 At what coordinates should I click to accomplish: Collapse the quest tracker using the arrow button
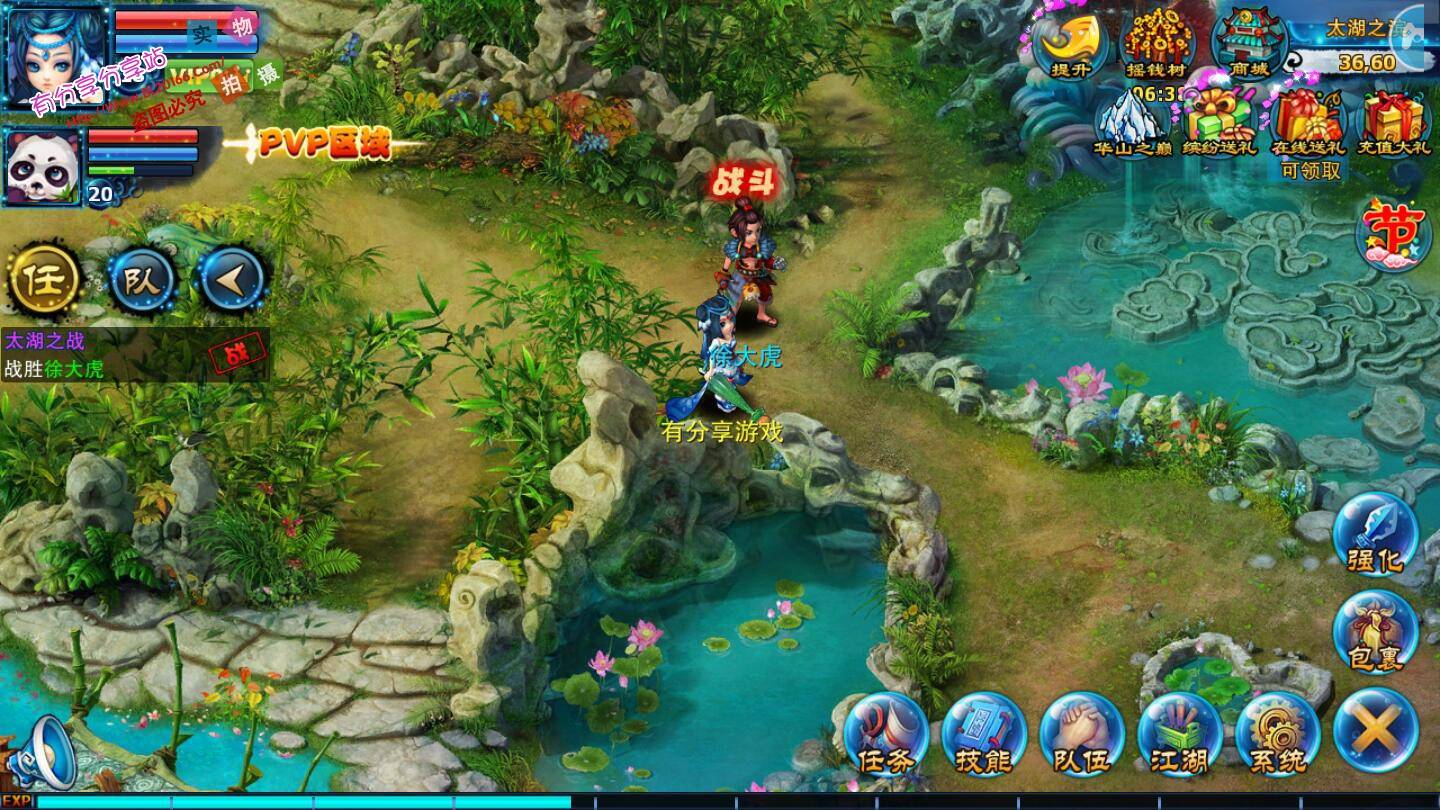[237, 278]
